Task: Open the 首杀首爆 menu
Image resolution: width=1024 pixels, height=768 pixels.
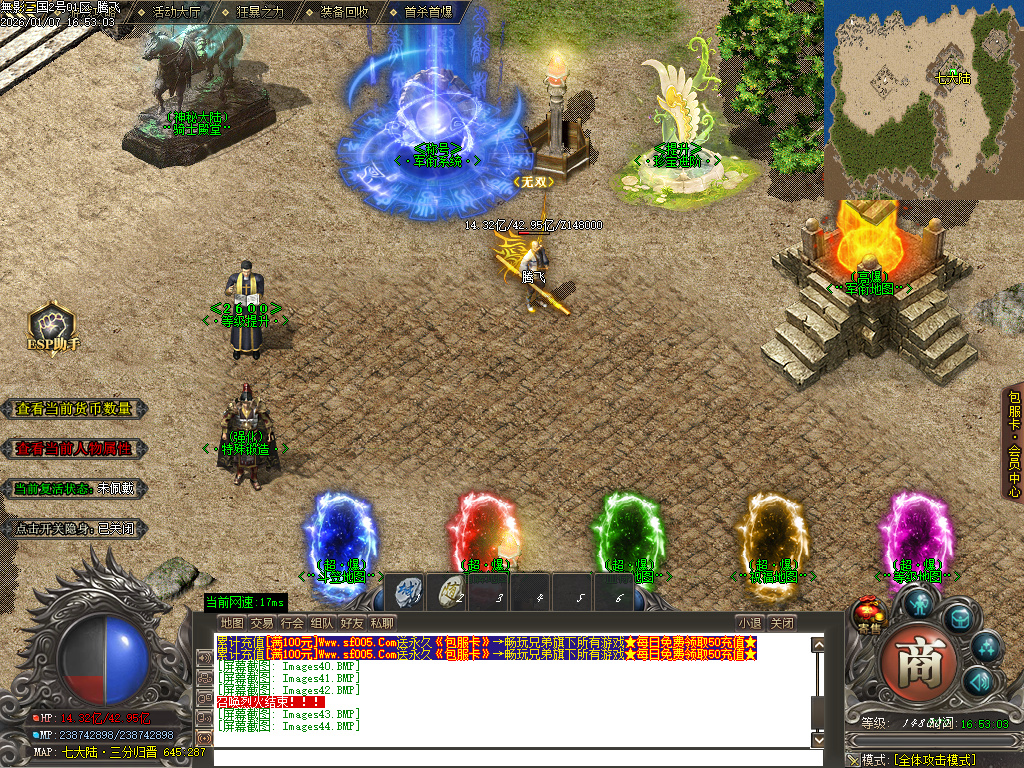Action: coord(428,12)
